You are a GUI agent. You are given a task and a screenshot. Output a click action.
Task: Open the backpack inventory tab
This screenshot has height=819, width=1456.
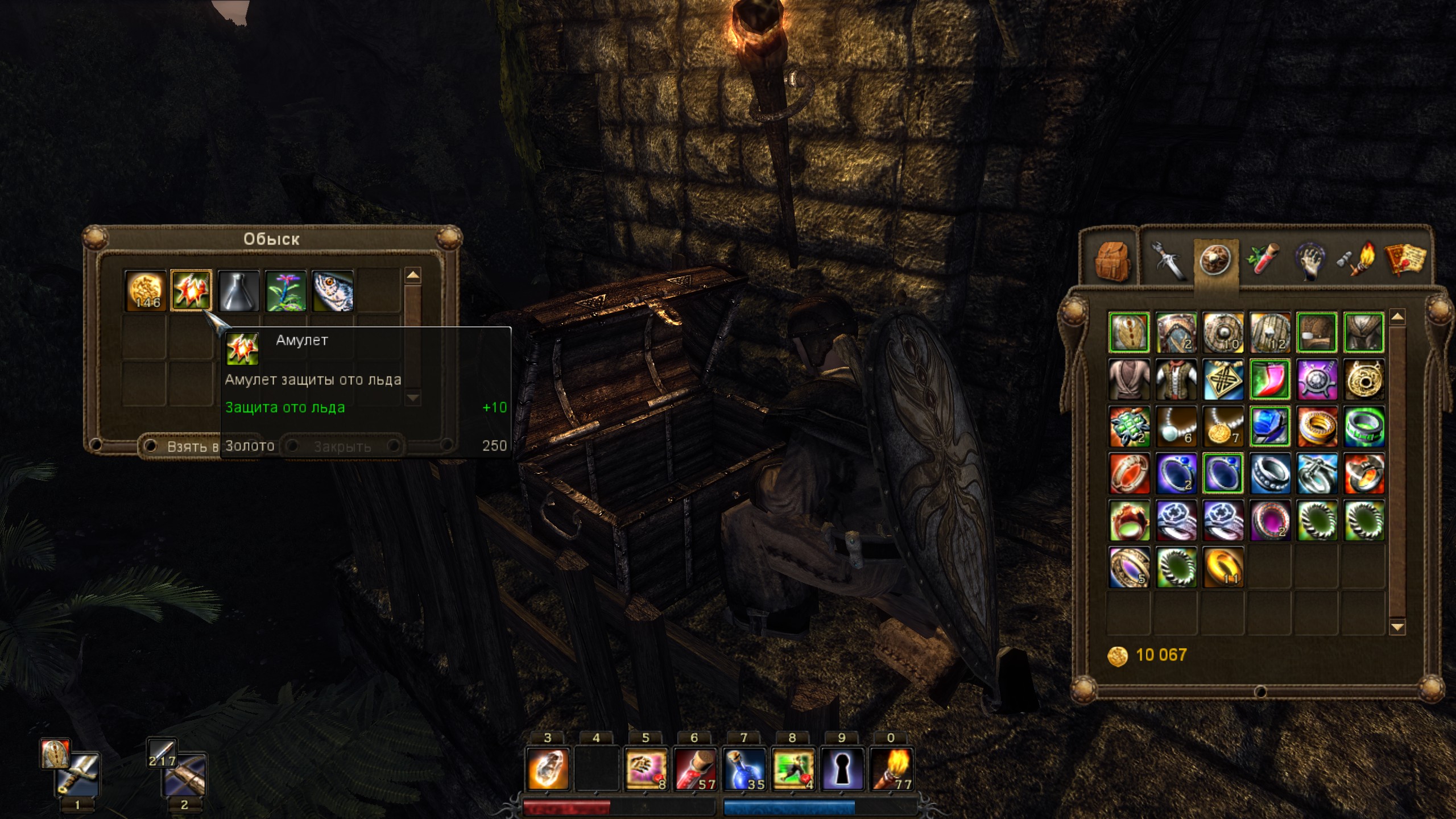coord(1114,260)
